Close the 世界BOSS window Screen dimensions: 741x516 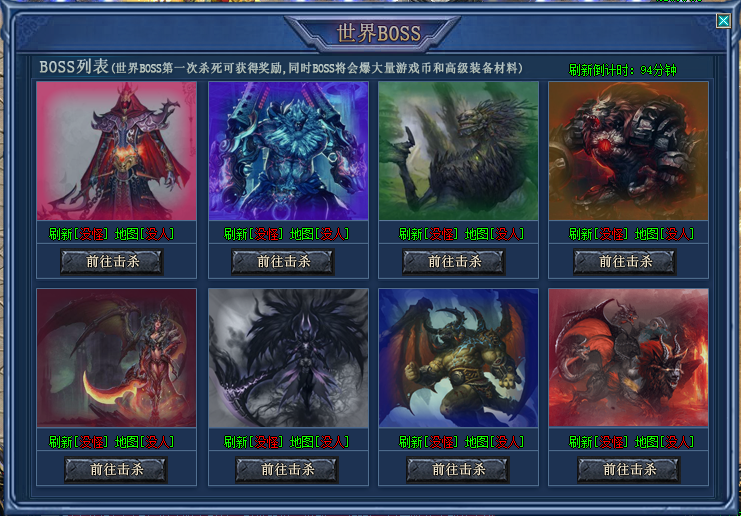[724, 20]
